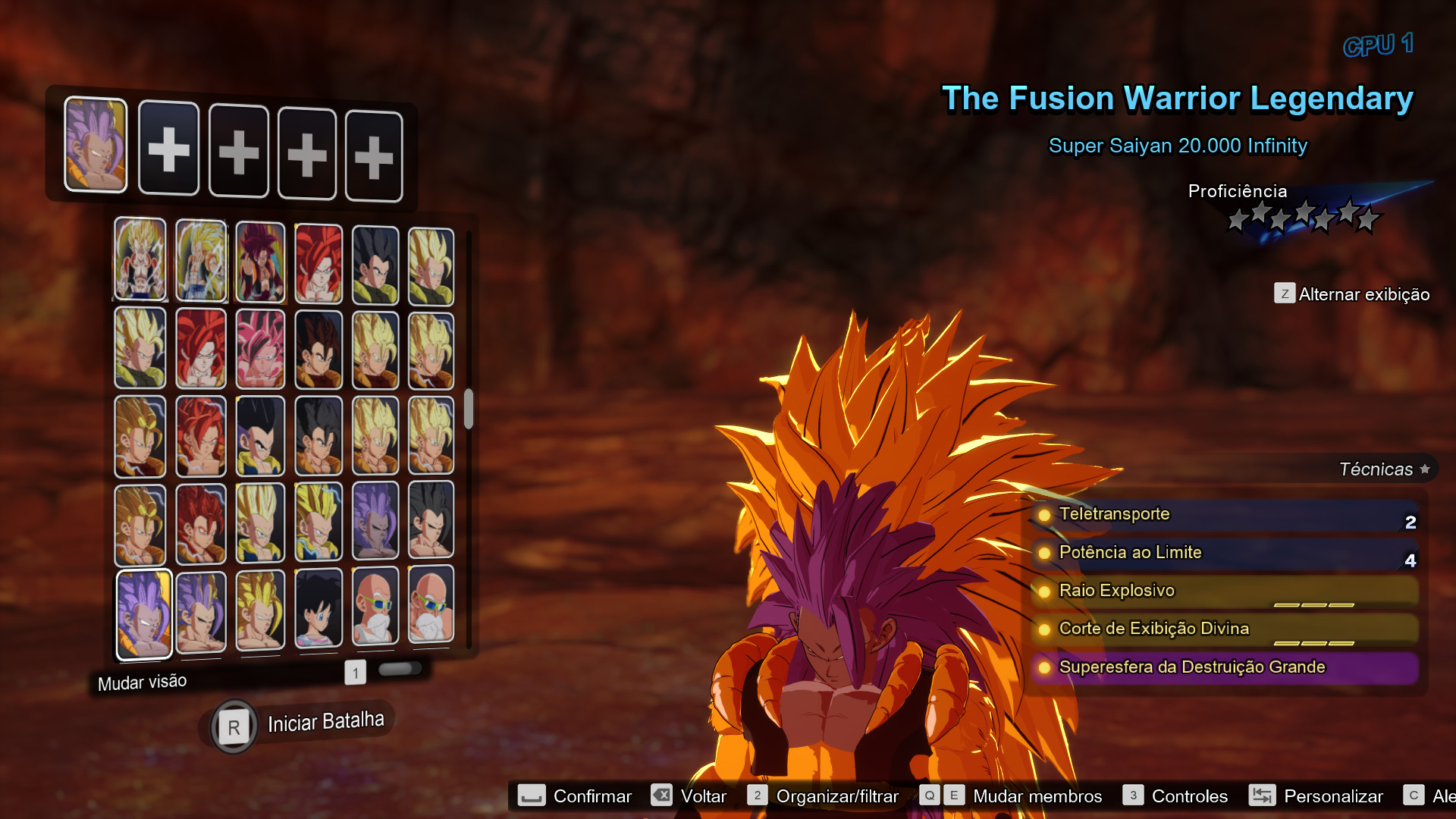Click the first empty plus team slot
Viewport: 1456px width, 819px height.
click(168, 149)
